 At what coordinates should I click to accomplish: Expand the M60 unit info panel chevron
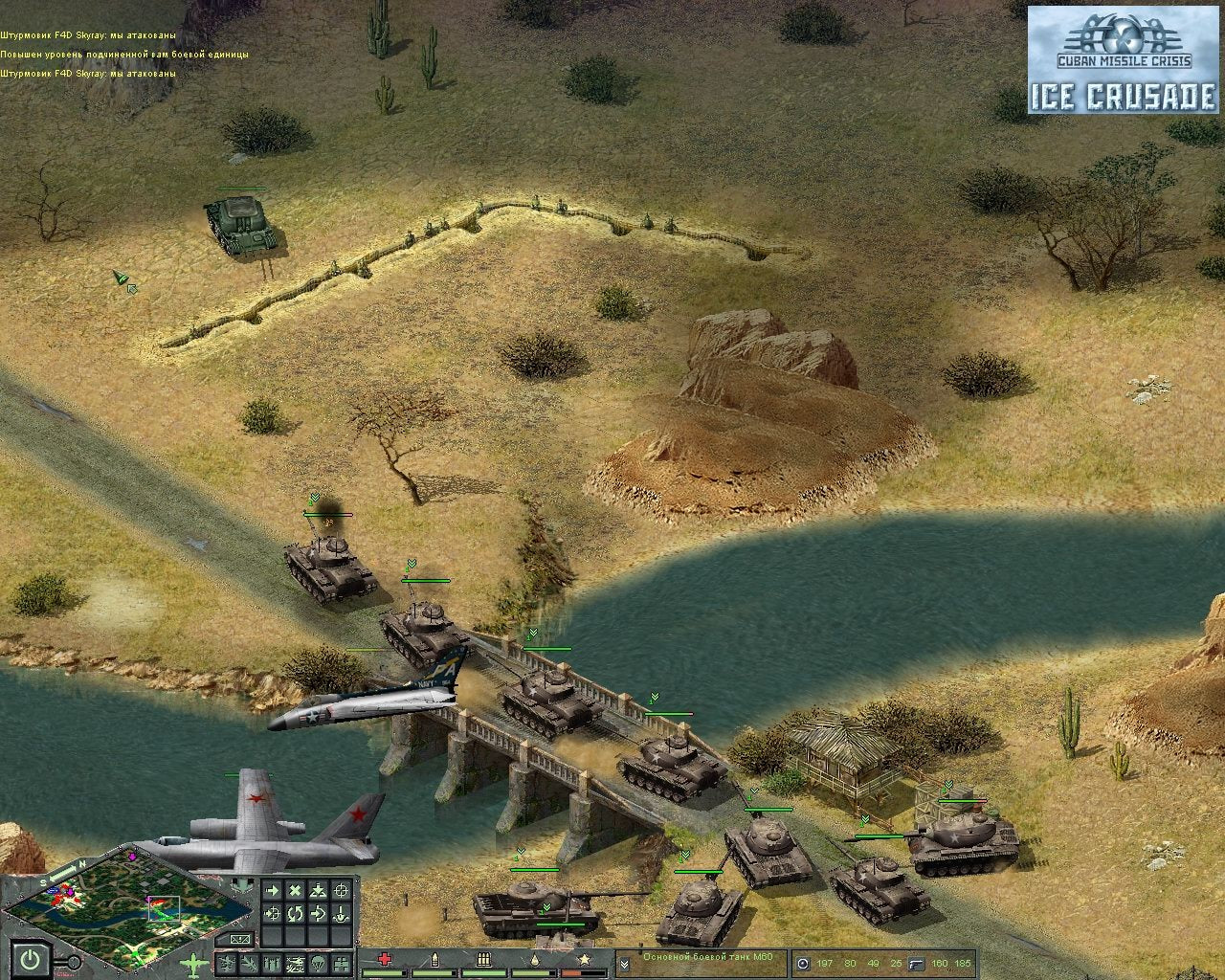[x=627, y=962]
